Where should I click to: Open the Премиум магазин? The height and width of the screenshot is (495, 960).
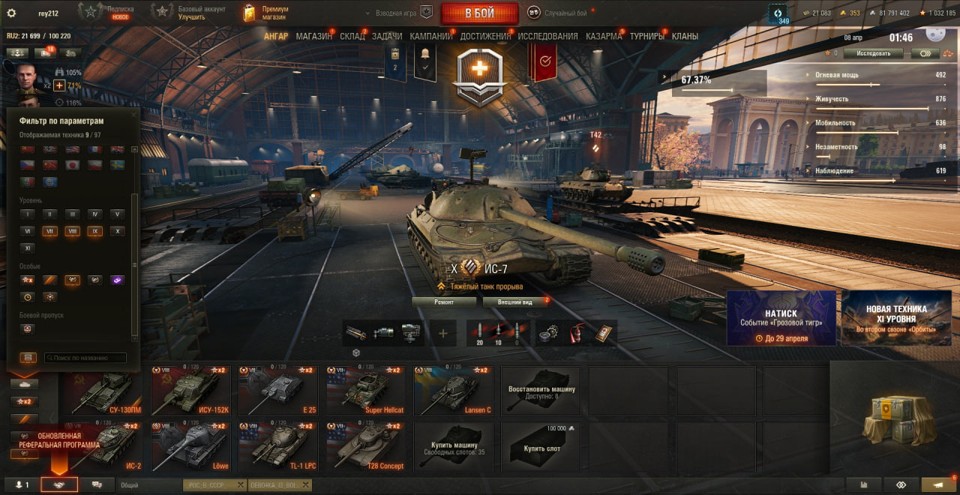[265, 13]
